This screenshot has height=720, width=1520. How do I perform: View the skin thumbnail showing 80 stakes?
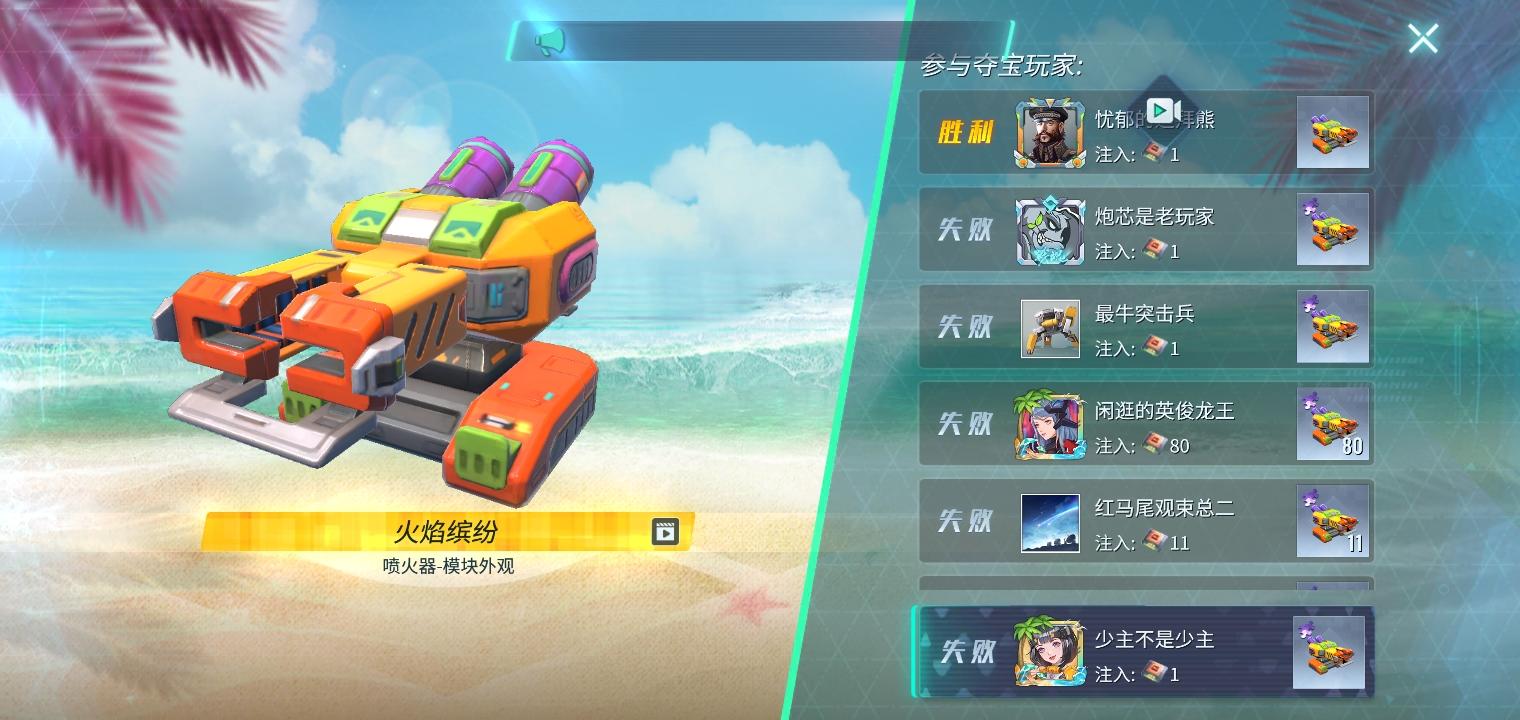(x=1333, y=424)
